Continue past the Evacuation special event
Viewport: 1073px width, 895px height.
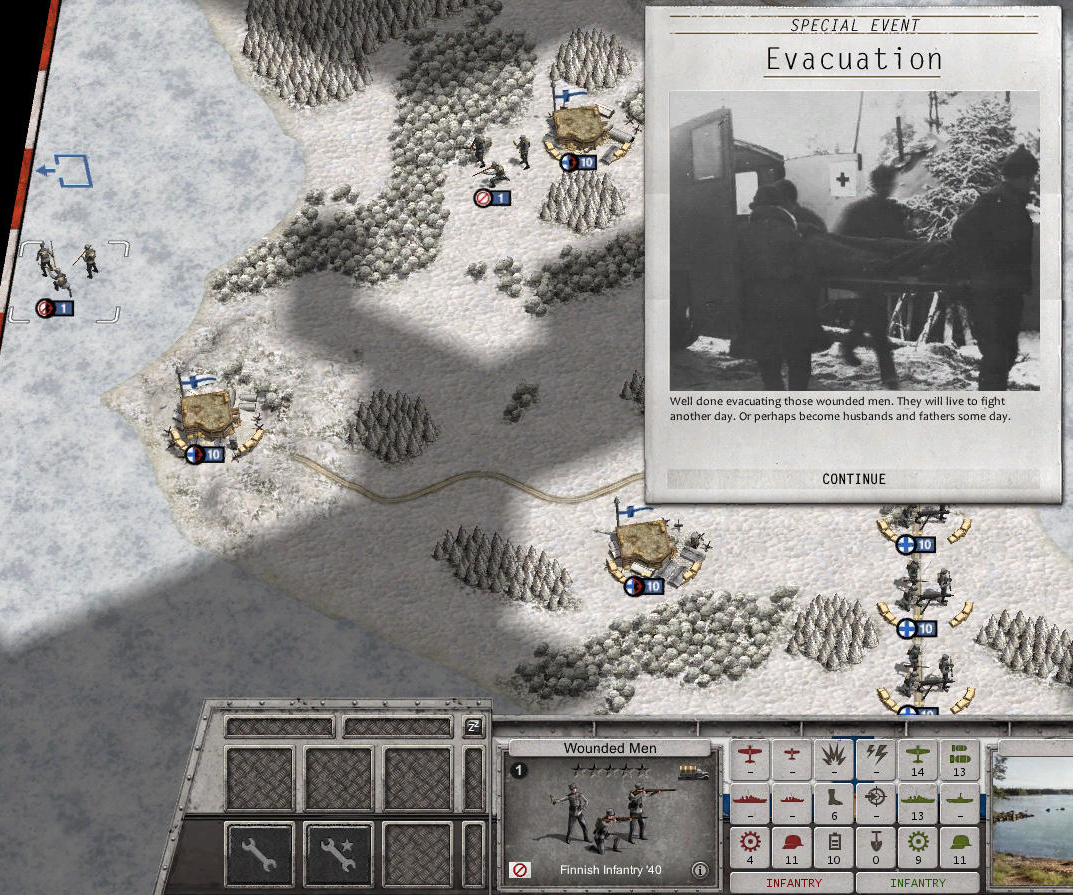point(853,479)
